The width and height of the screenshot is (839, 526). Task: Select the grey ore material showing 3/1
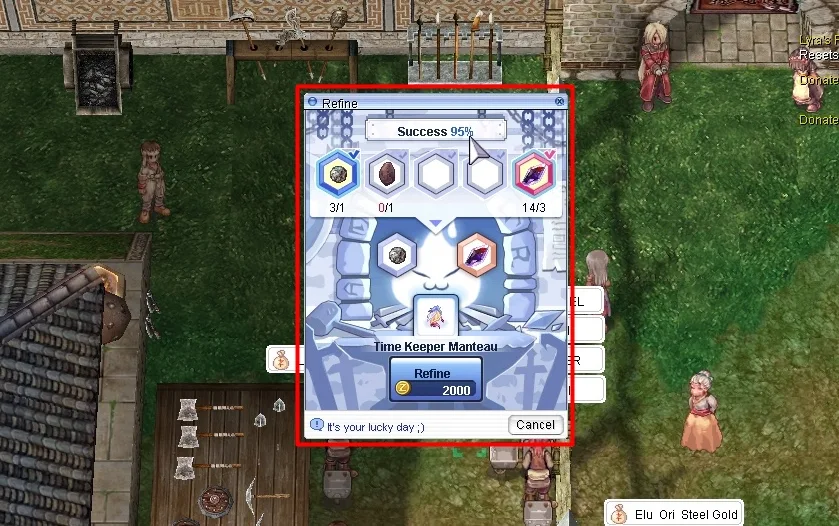pos(337,174)
